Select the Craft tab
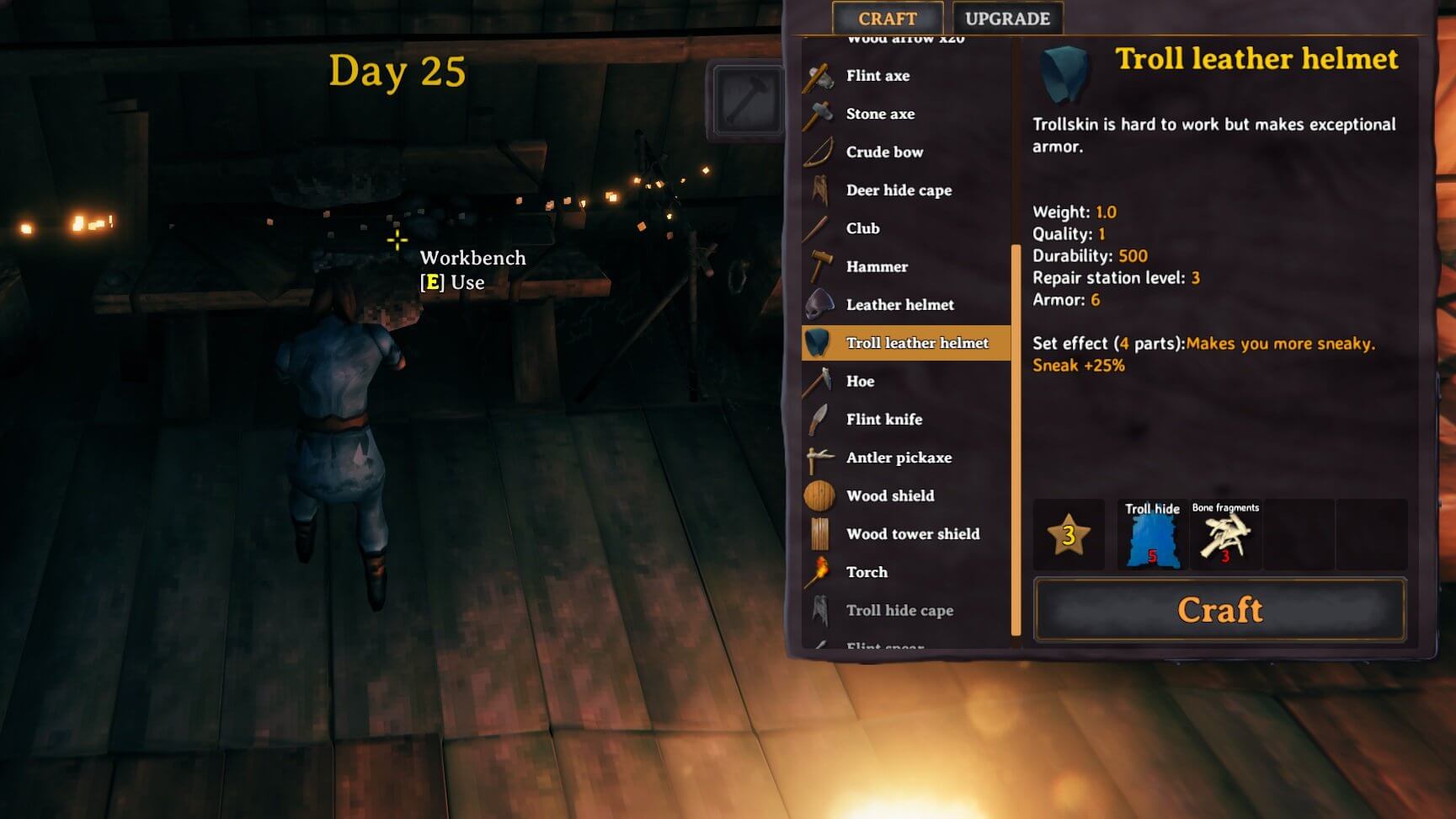The image size is (1456, 819). [x=887, y=19]
